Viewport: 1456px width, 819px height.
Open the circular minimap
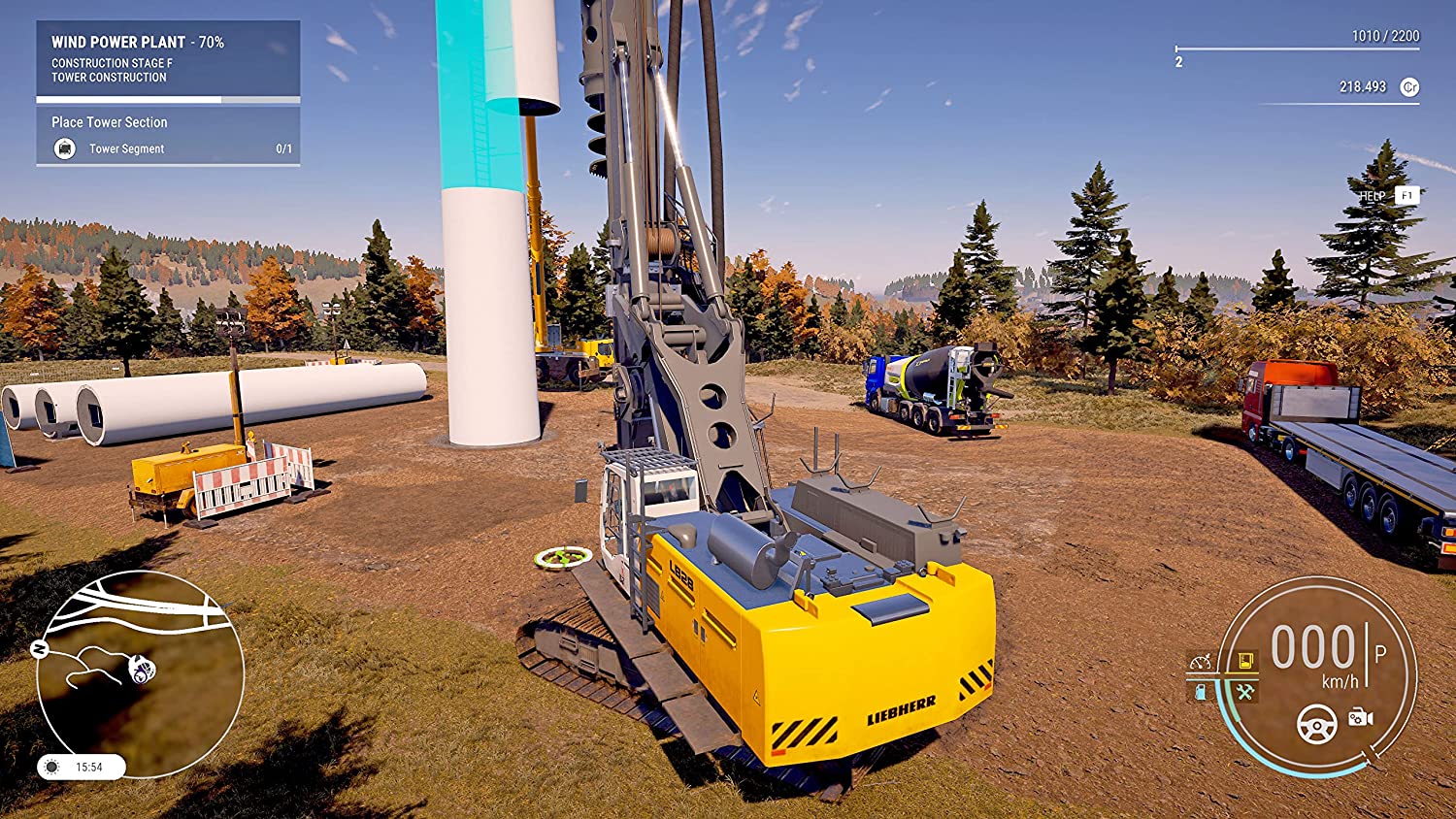(140, 673)
